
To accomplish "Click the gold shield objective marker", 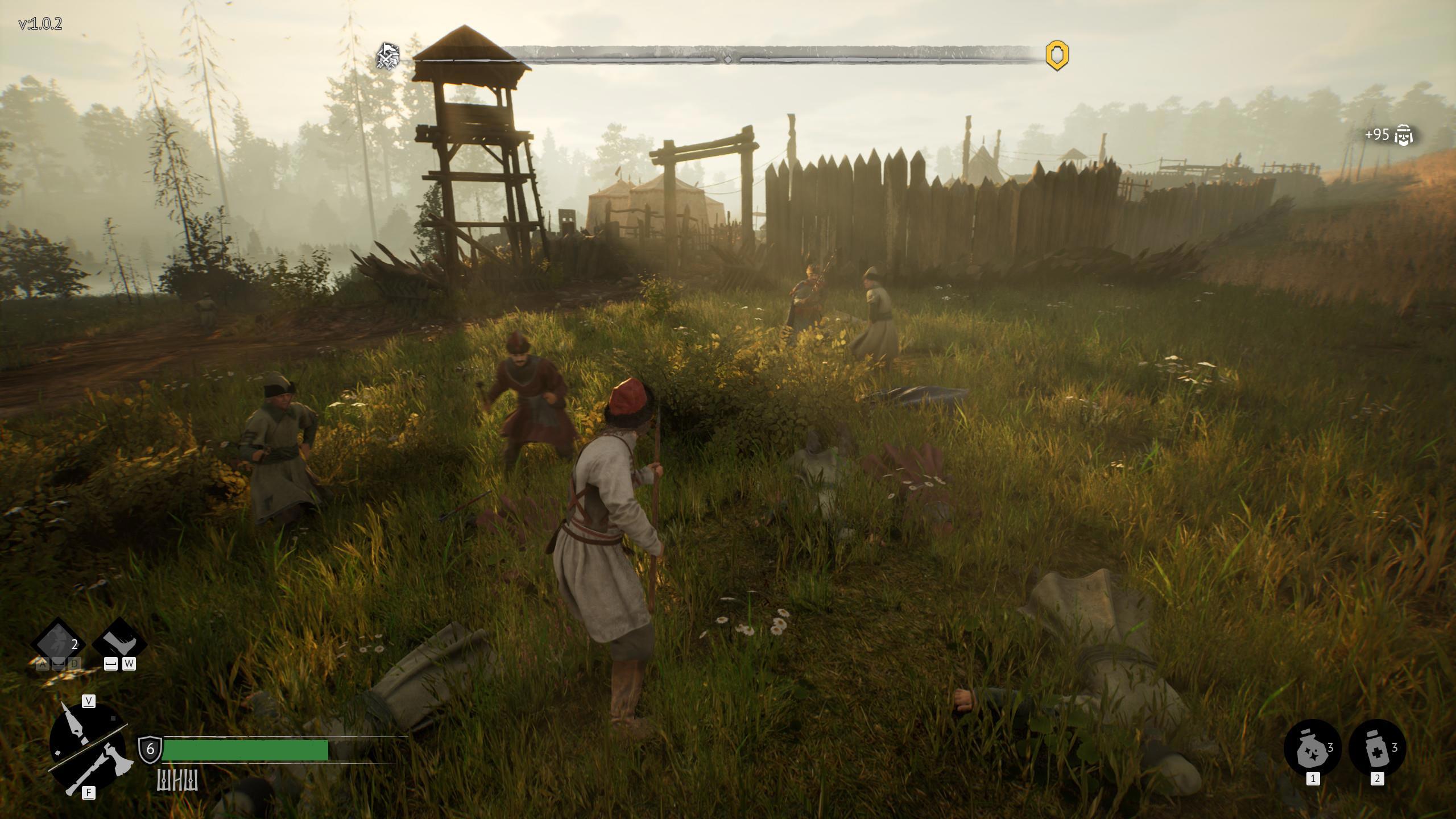I will 1057,55.
